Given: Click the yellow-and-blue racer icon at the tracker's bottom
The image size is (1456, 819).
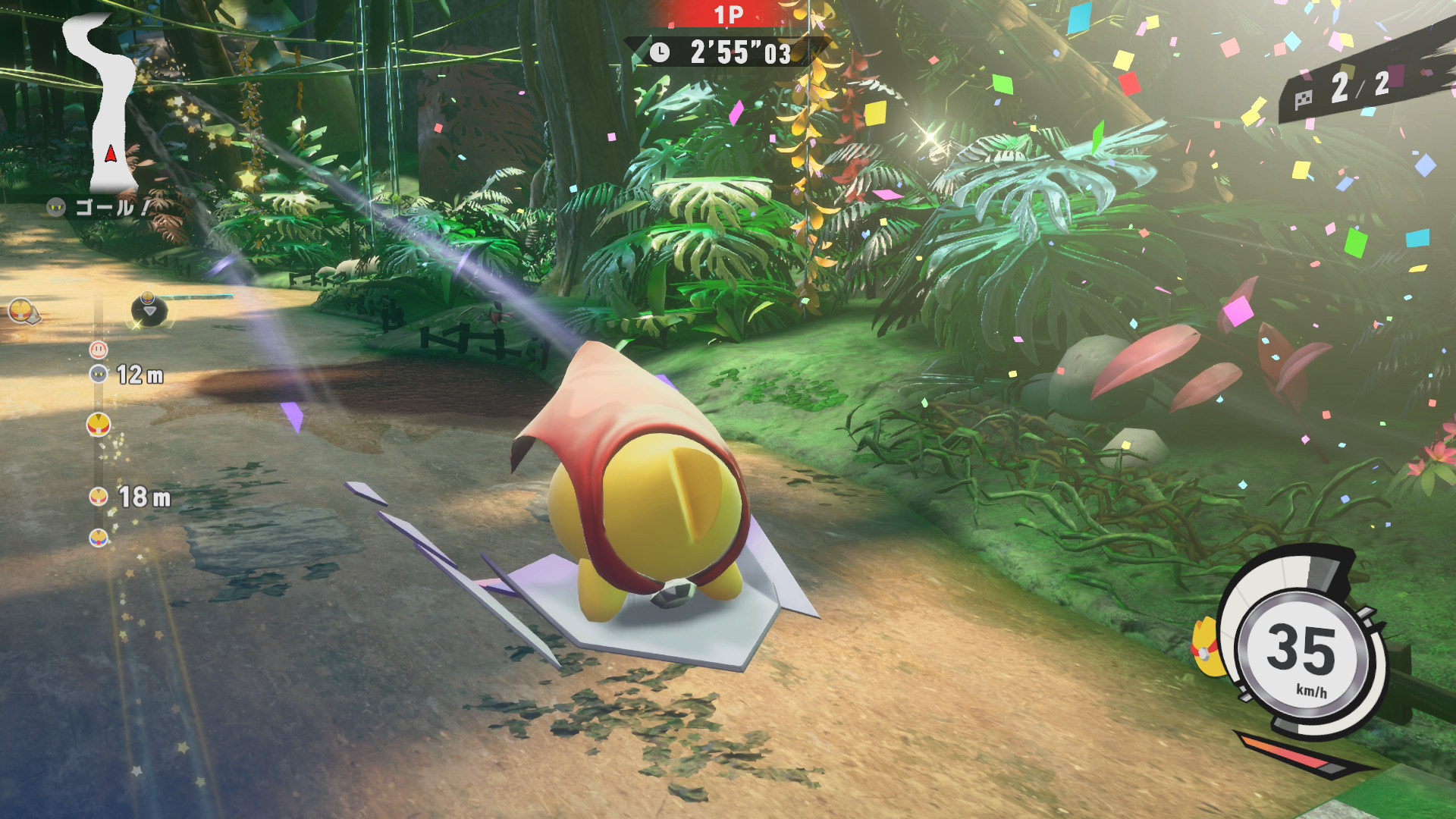Looking at the screenshot, I should pos(99,538).
